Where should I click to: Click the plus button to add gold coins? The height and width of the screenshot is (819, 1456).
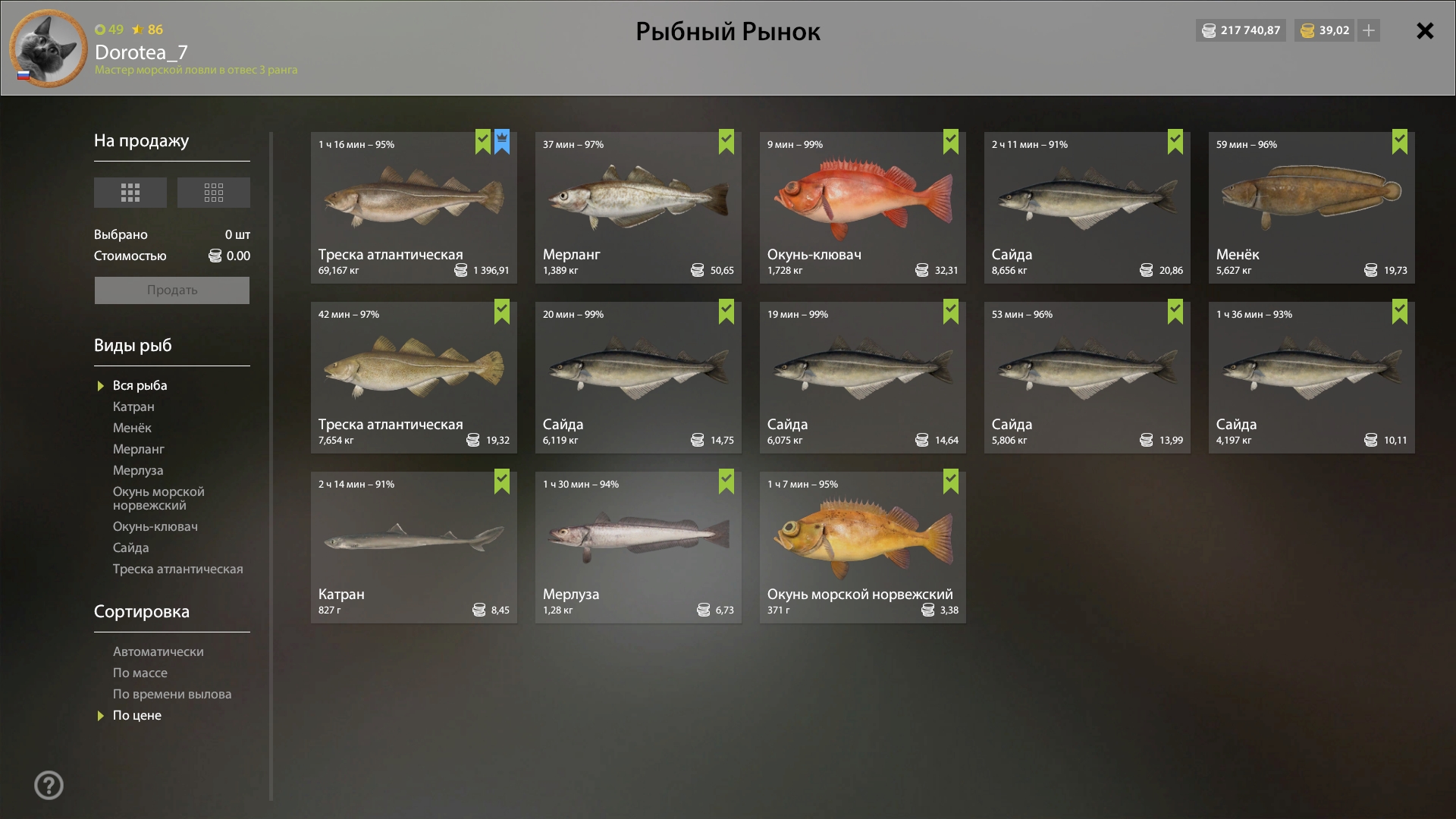pyautogui.click(x=1369, y=30)
